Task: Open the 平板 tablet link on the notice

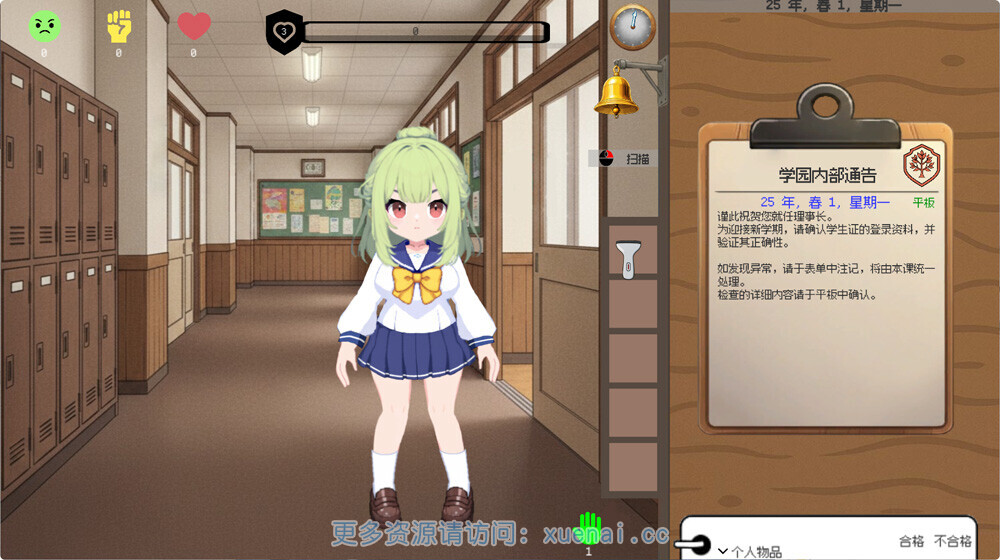Action: [922, 202]
